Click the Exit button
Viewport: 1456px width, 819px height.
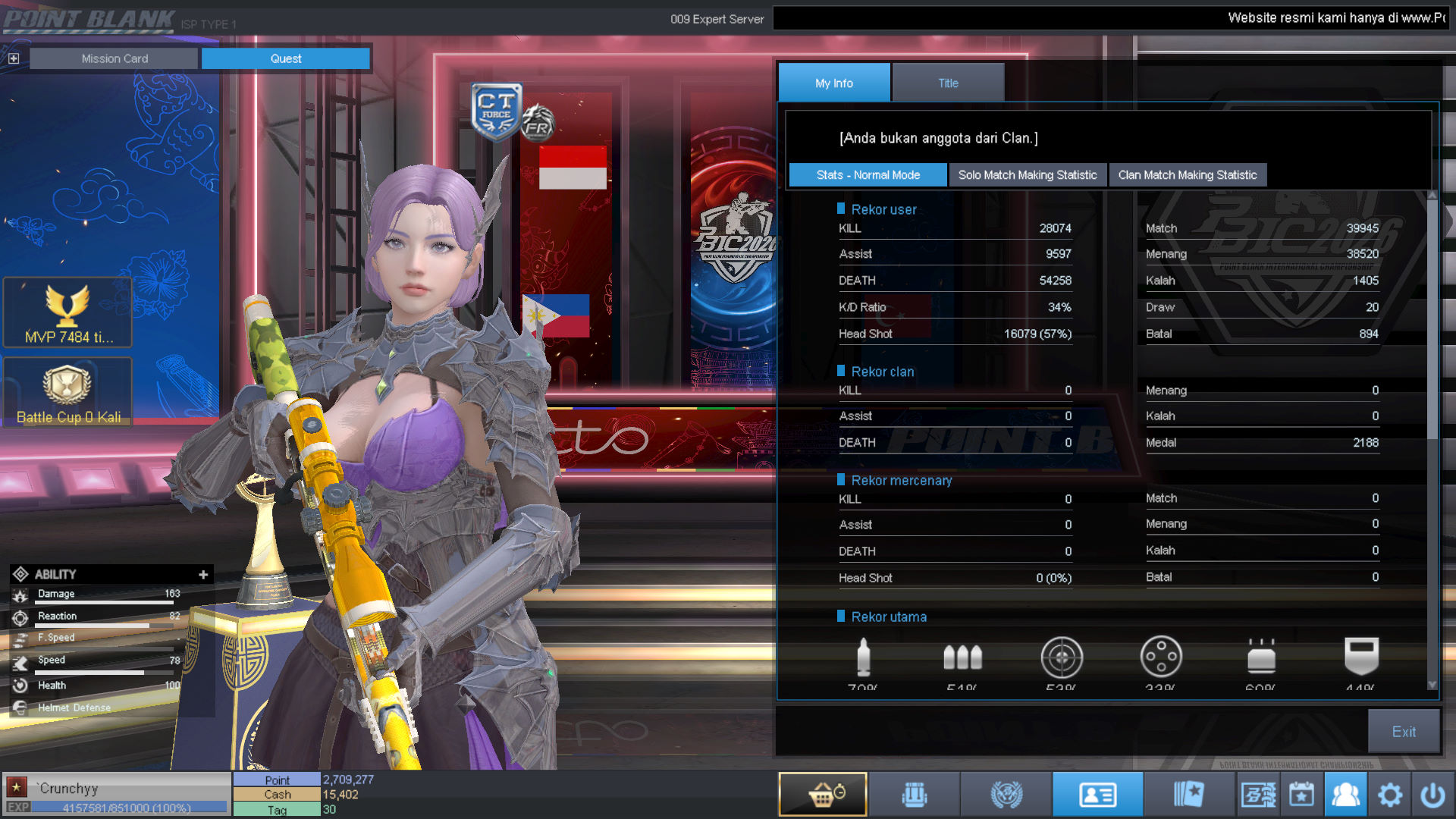click(x=1403, y=732)
